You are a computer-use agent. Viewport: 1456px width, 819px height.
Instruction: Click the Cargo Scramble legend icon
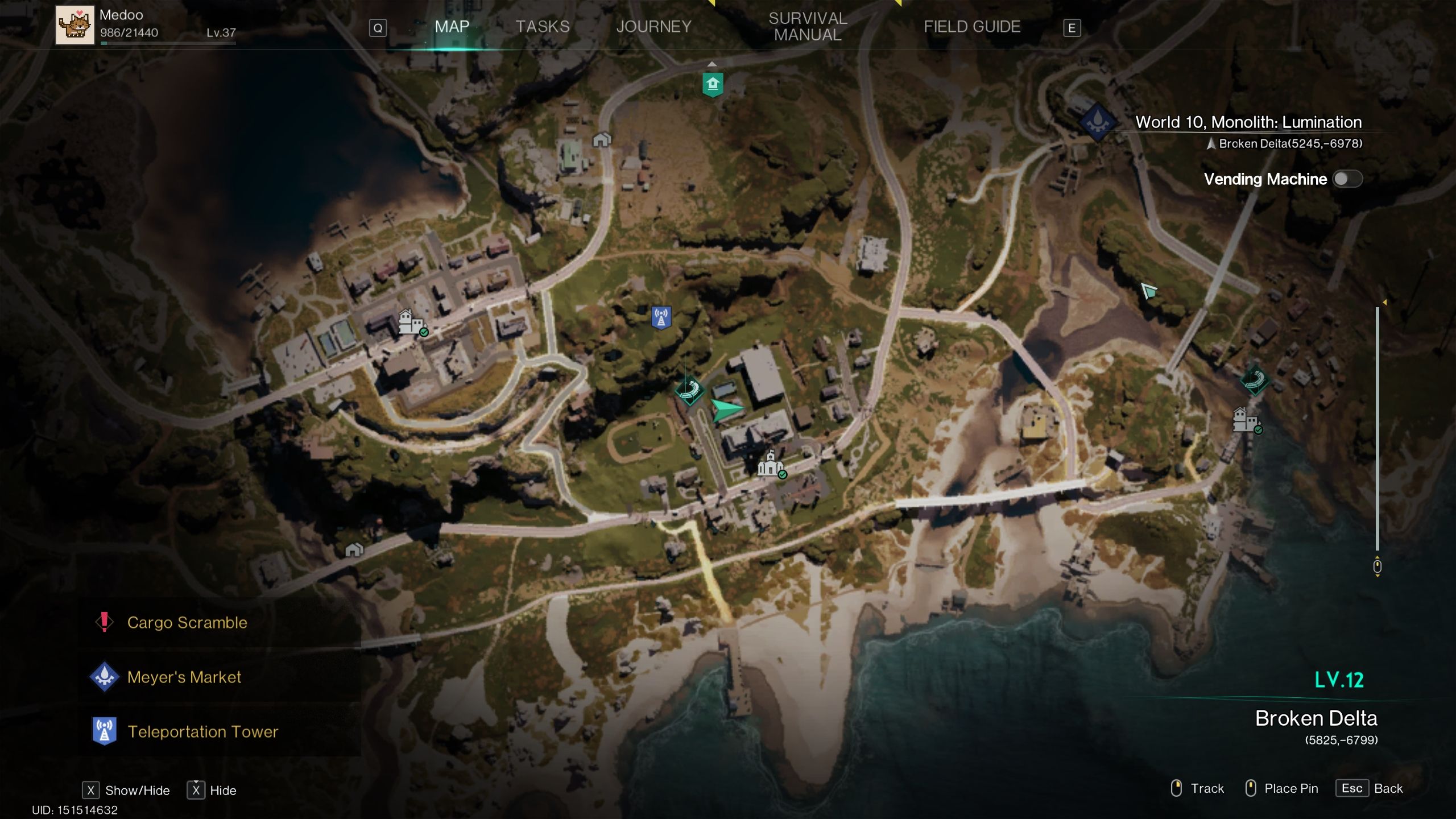(x=104, y=622)
